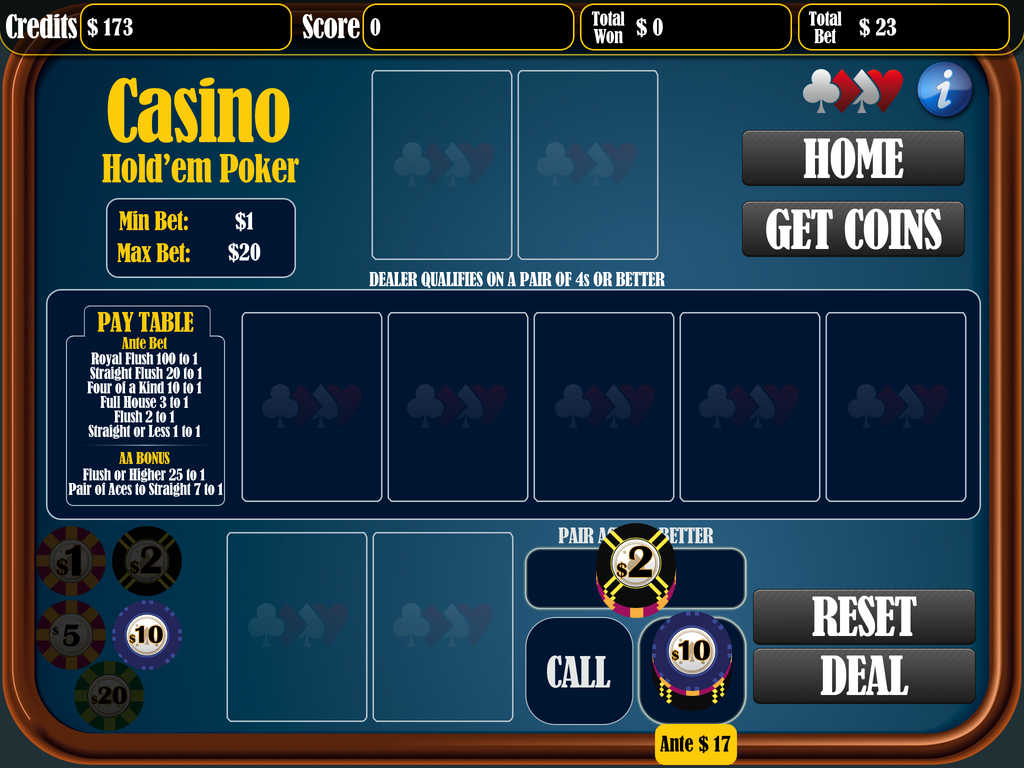Select the $5 chip

70,634
